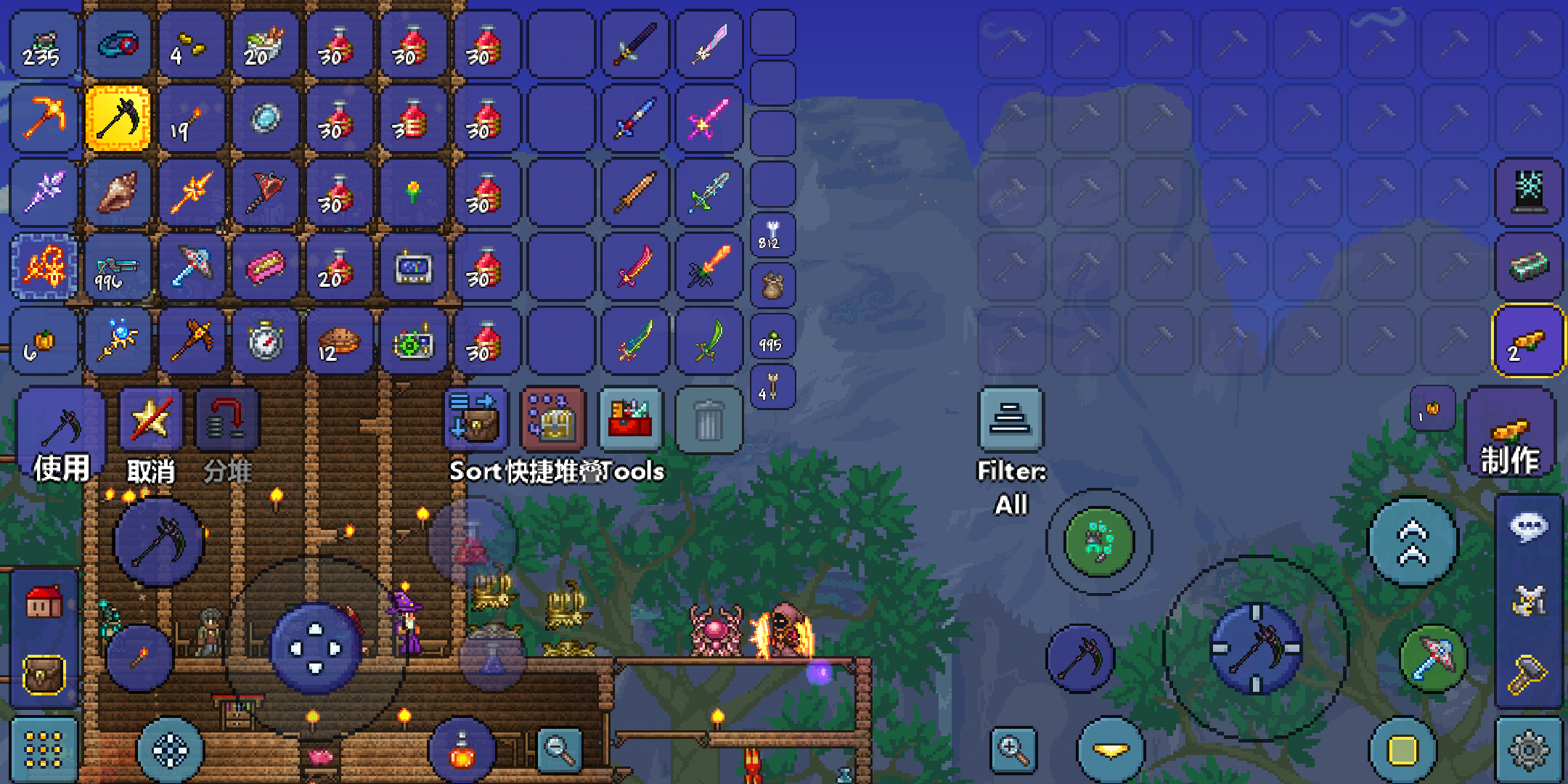Choose the selected crafting recipe with count 2
The width and height of the screenshot is (1568, 784).
pyautogui.click(x=1527, y=340)
